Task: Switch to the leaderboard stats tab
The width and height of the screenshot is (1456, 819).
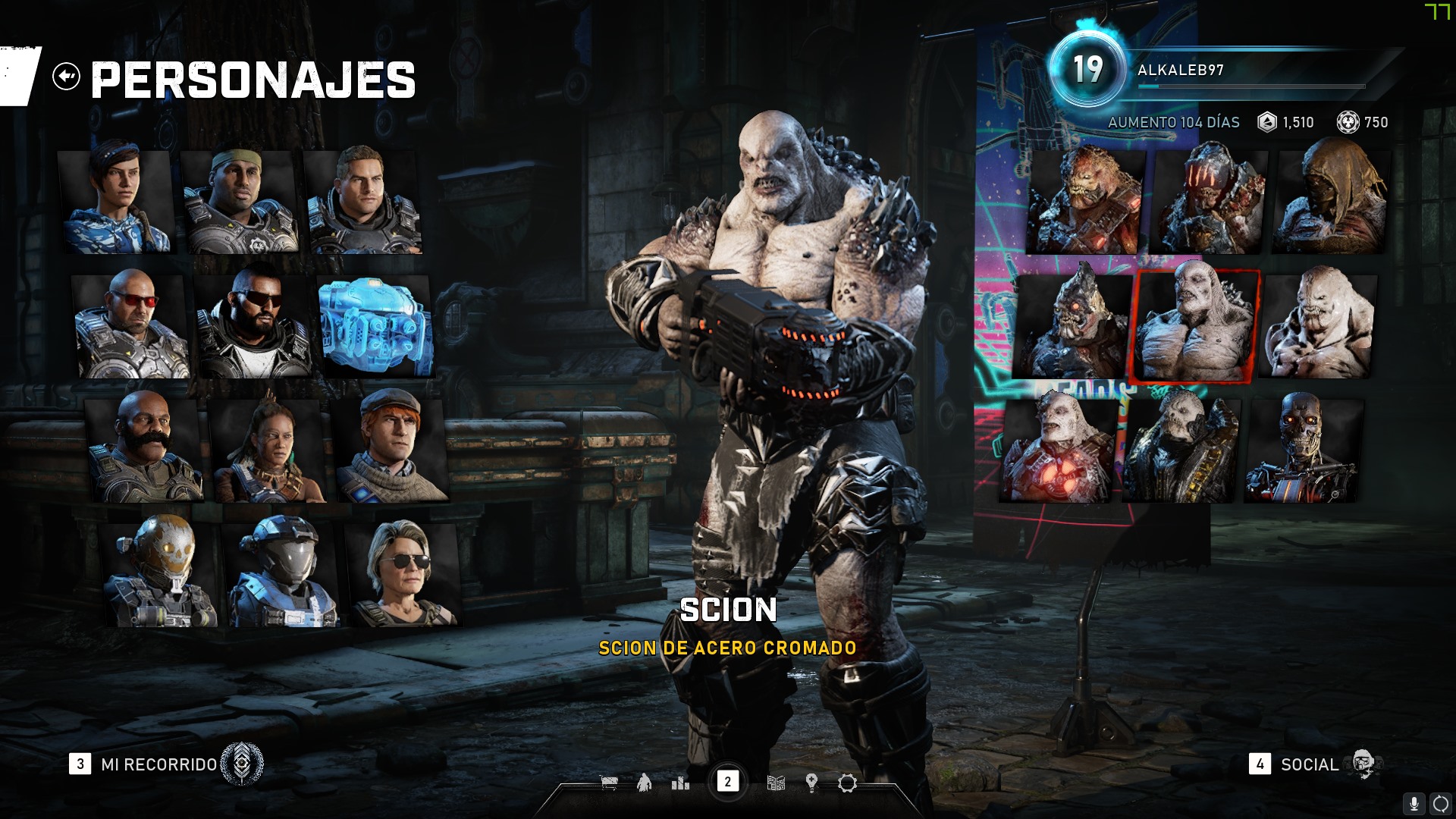Action: pos(680,783)
